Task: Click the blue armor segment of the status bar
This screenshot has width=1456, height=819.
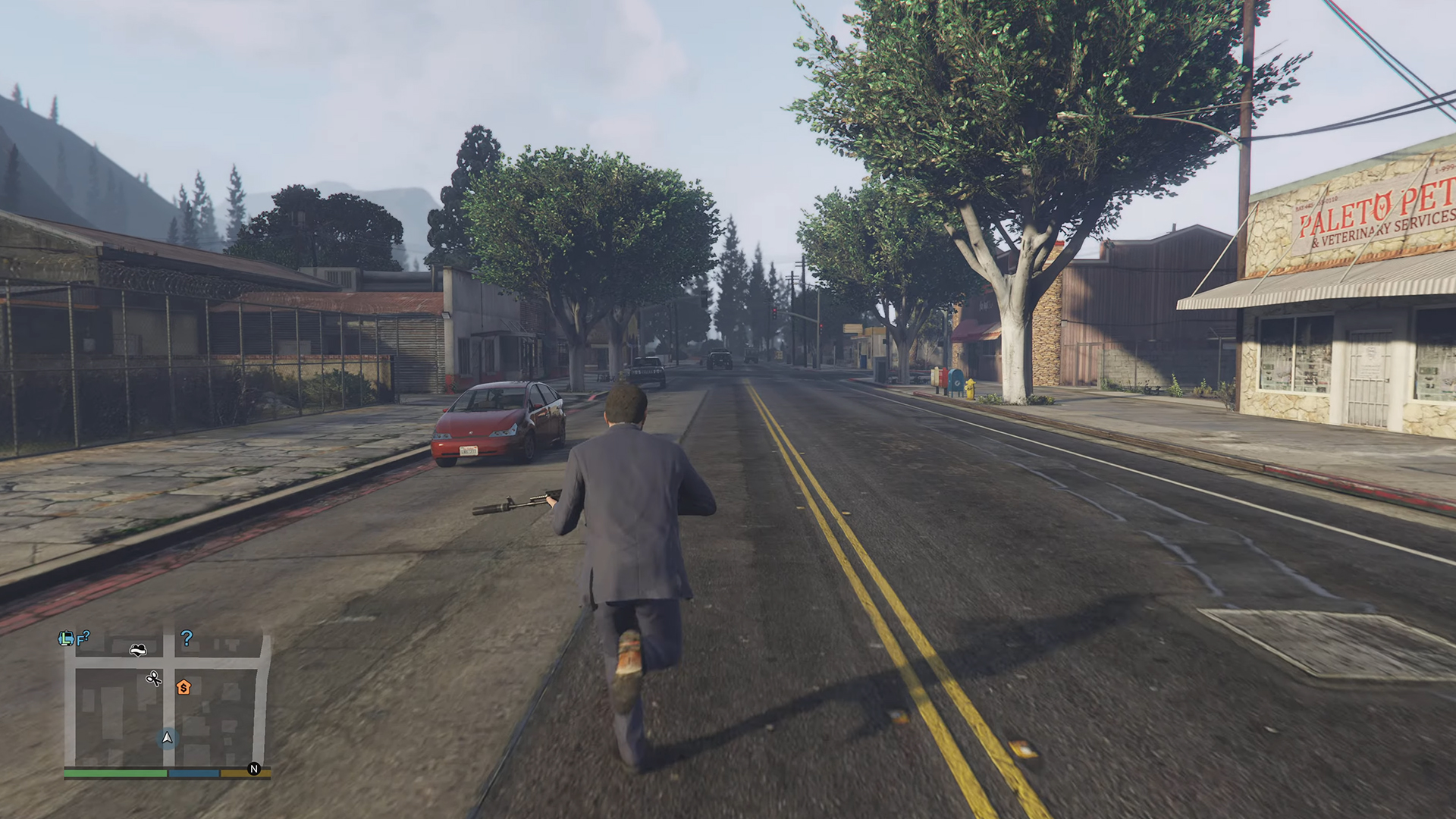Action: pyautogui.click(x=194, y=773)
